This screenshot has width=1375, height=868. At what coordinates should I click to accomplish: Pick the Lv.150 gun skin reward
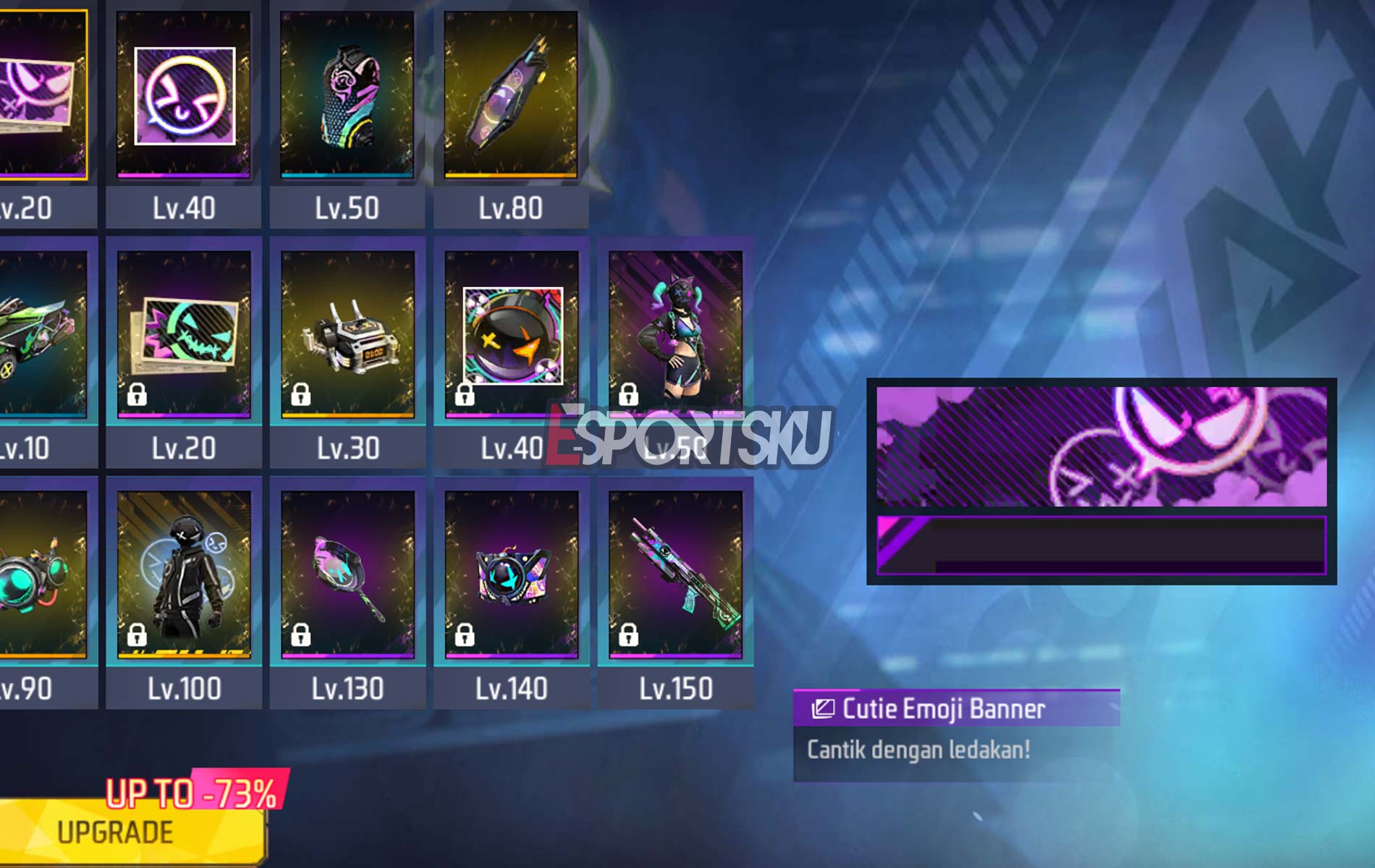click(x=675, y=574)
